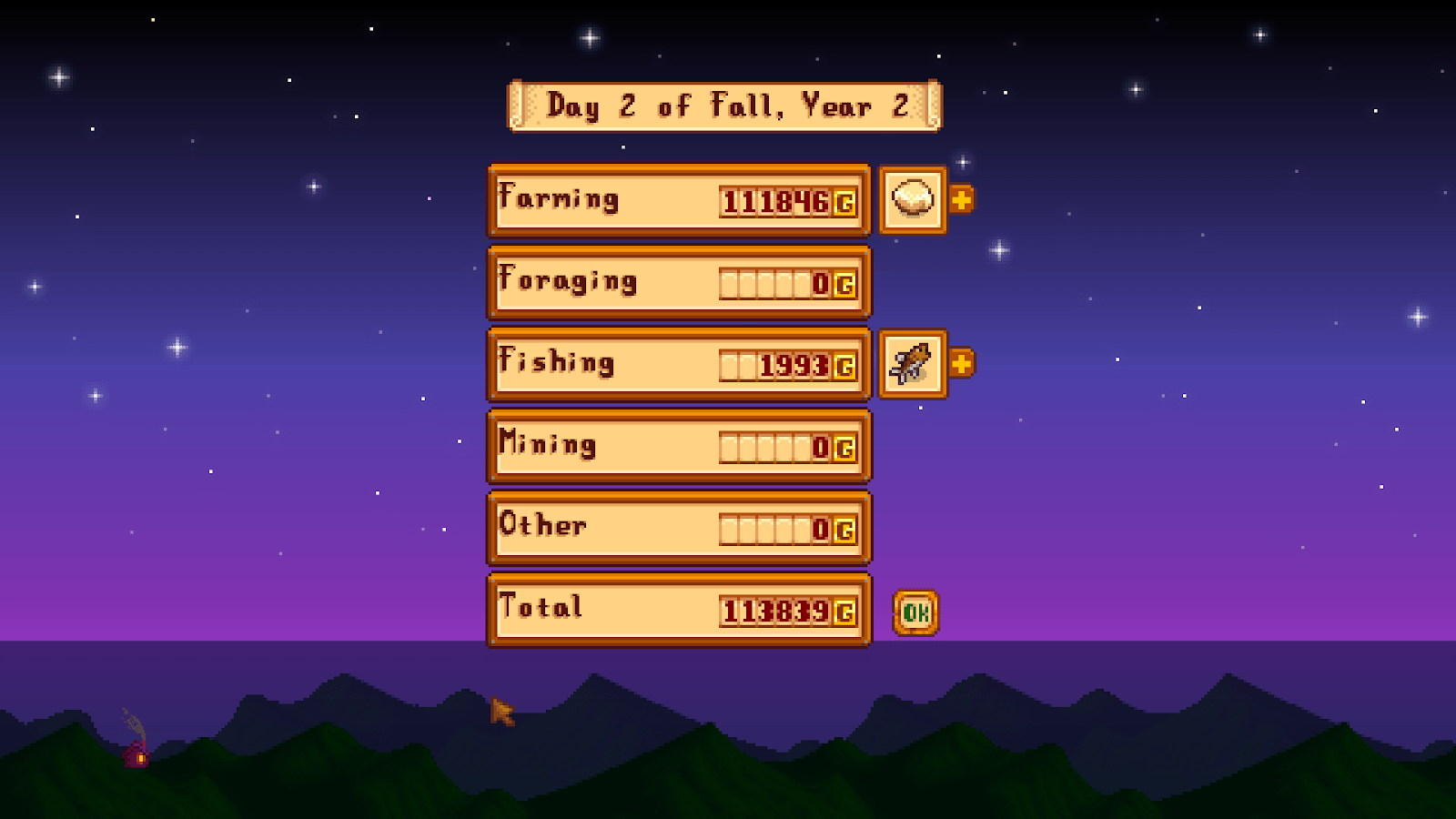The image size is (1456, 819).
Task: Expand Farming shipped items via the plus icon
Action: point(962,198)
